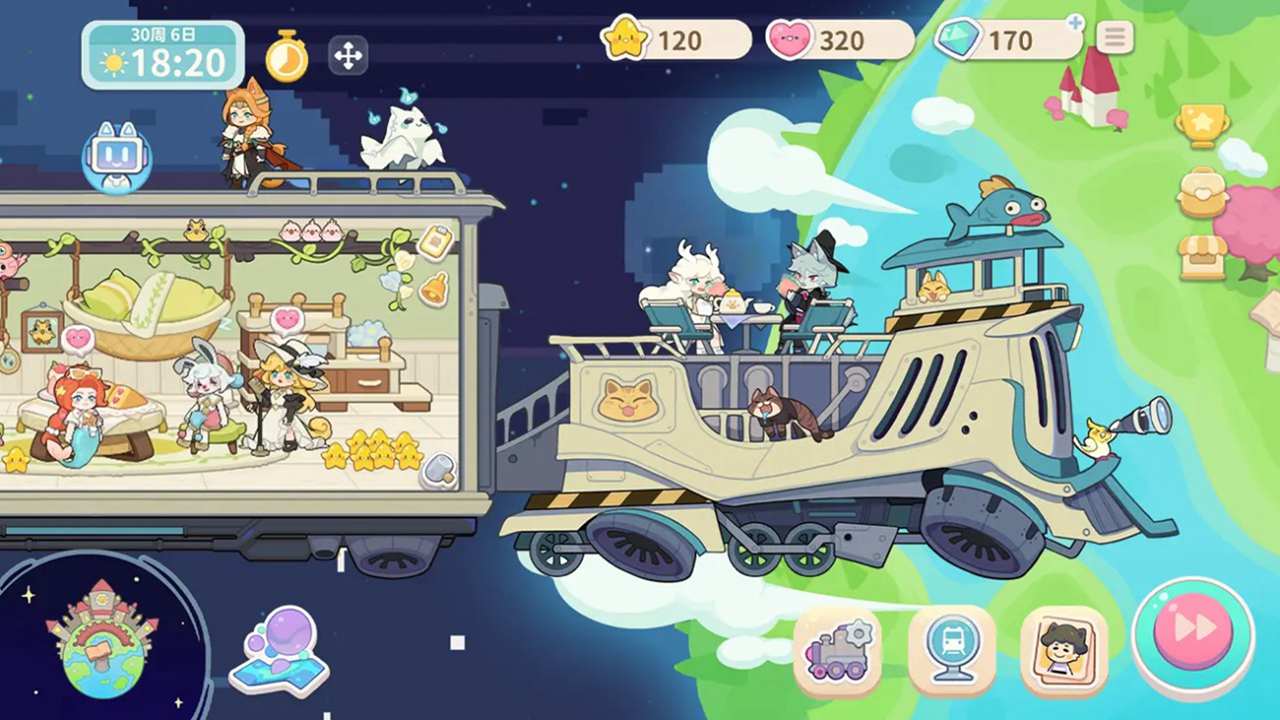Open the clipboard task list icon
This screenshot has width=1280, height=720.
click(x=434, y=242)
